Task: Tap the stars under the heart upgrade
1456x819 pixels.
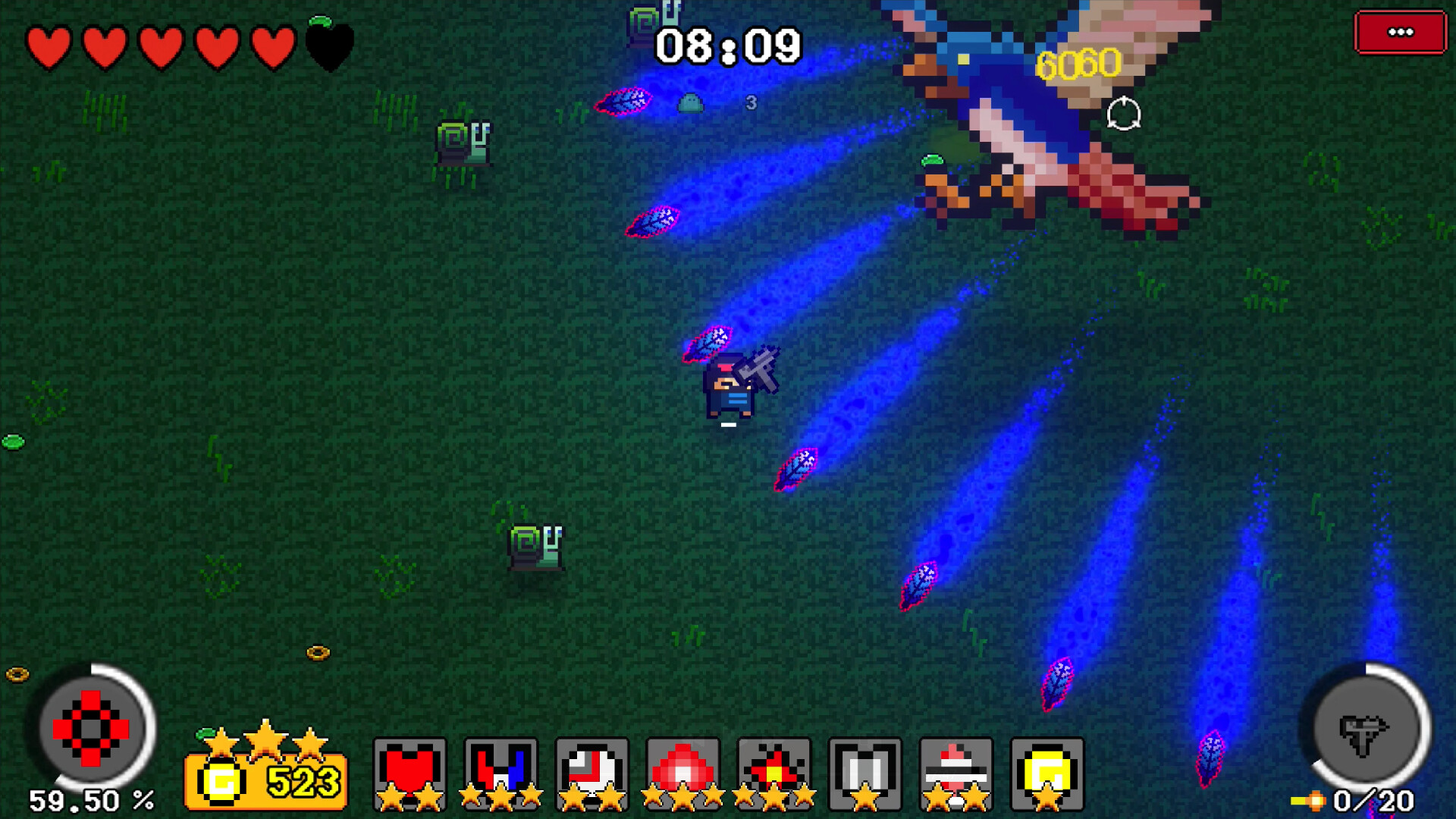Action: click(x=409, y=799)
